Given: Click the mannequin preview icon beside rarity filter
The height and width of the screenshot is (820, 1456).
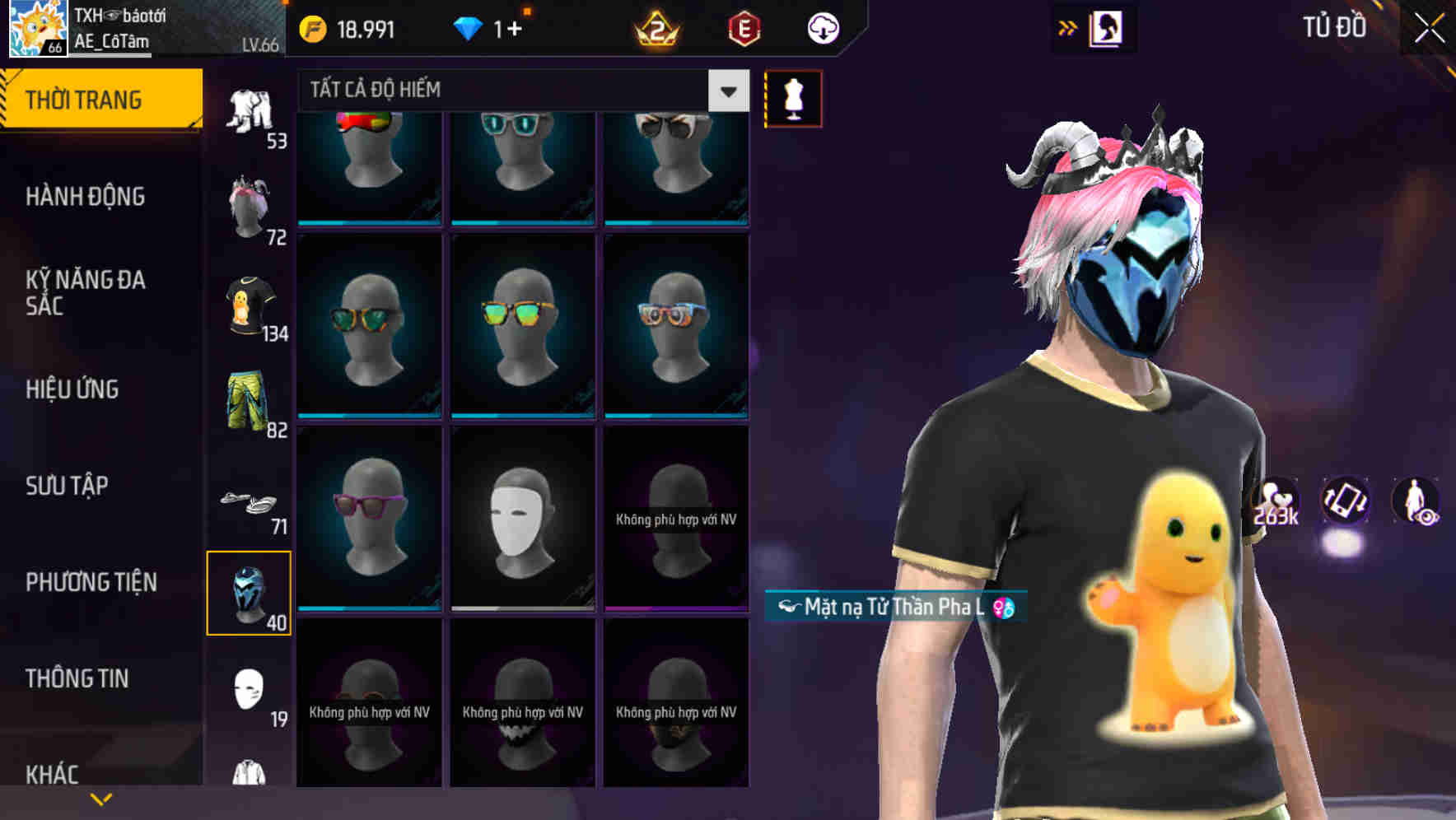Looking at the screenshot, I should [x=793, y=97].
